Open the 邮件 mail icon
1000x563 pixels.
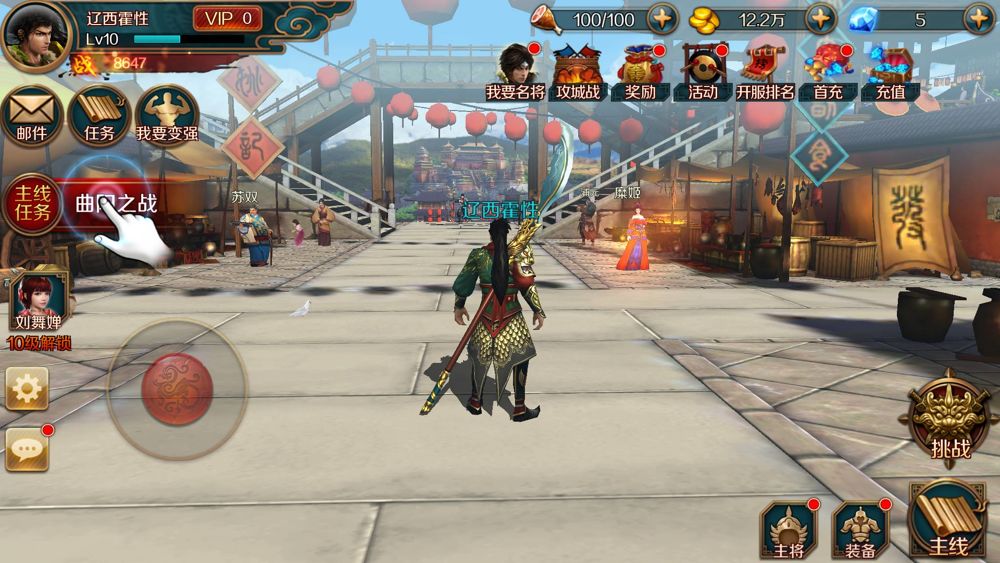point(32,115)
